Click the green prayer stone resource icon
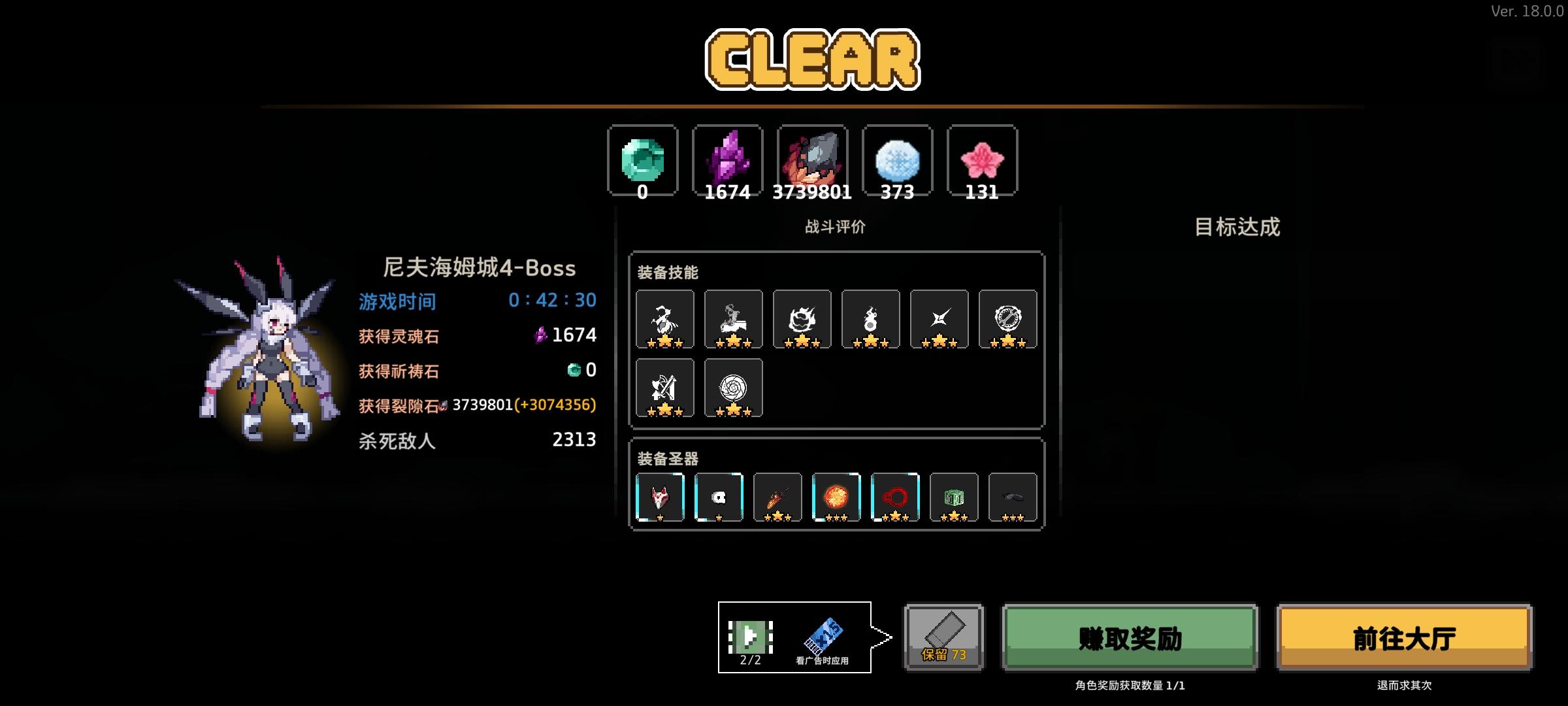Screen dimensions: 1568x706 (642, 160)
